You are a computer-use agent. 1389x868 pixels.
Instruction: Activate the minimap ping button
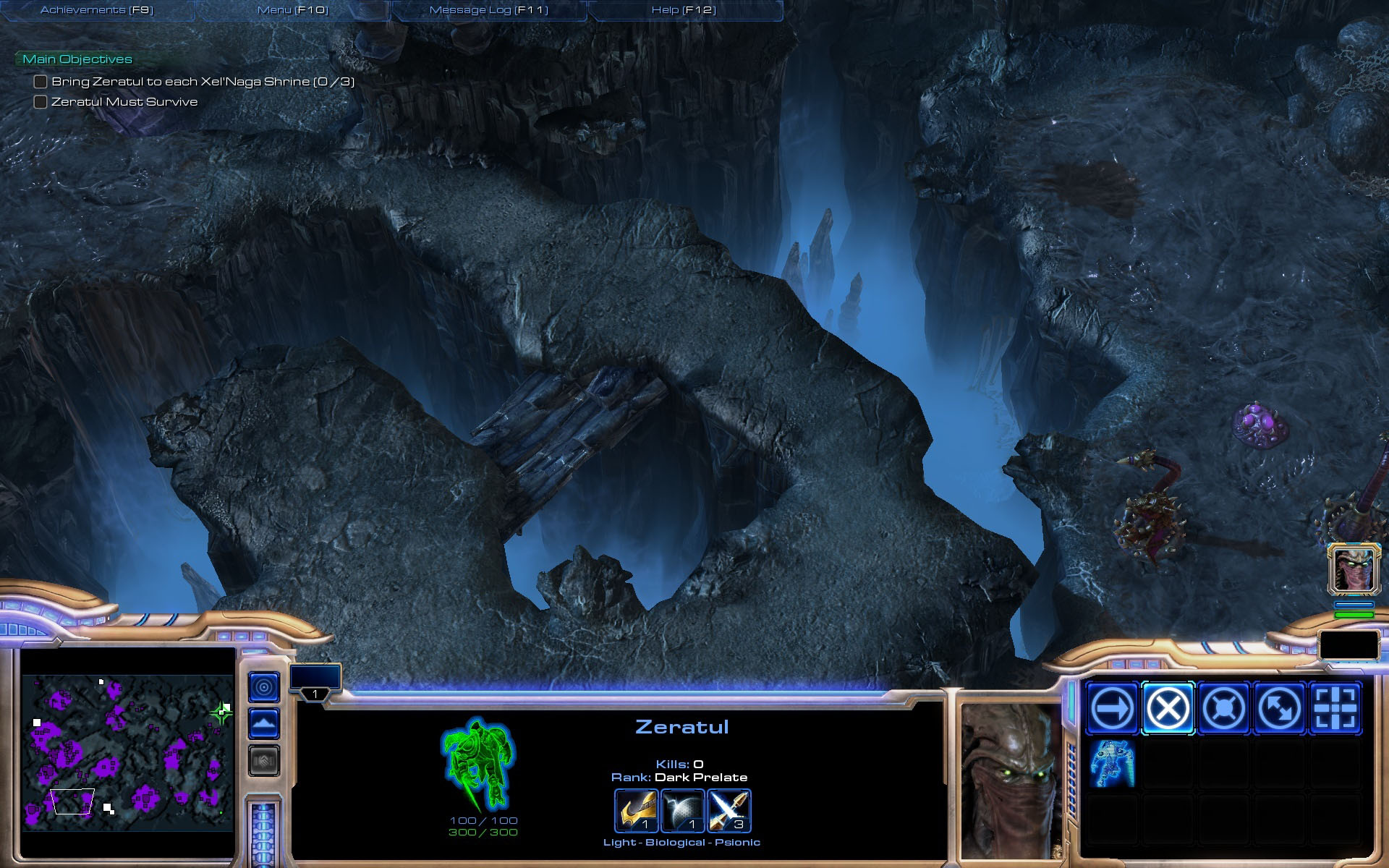click(x=263, y=686)
